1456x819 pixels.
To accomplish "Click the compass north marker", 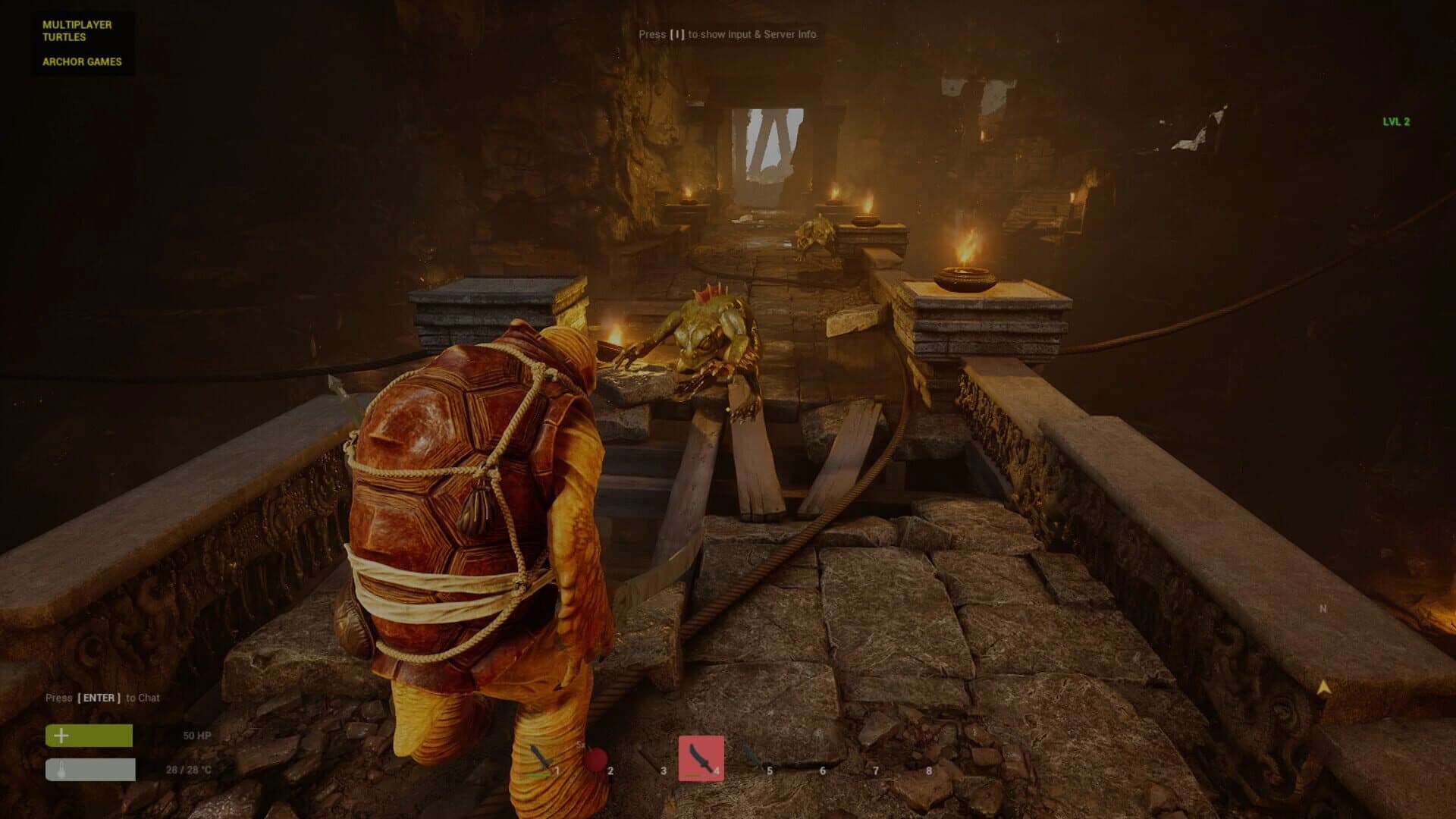I will pyautogui.click(x=1321, y=609).
